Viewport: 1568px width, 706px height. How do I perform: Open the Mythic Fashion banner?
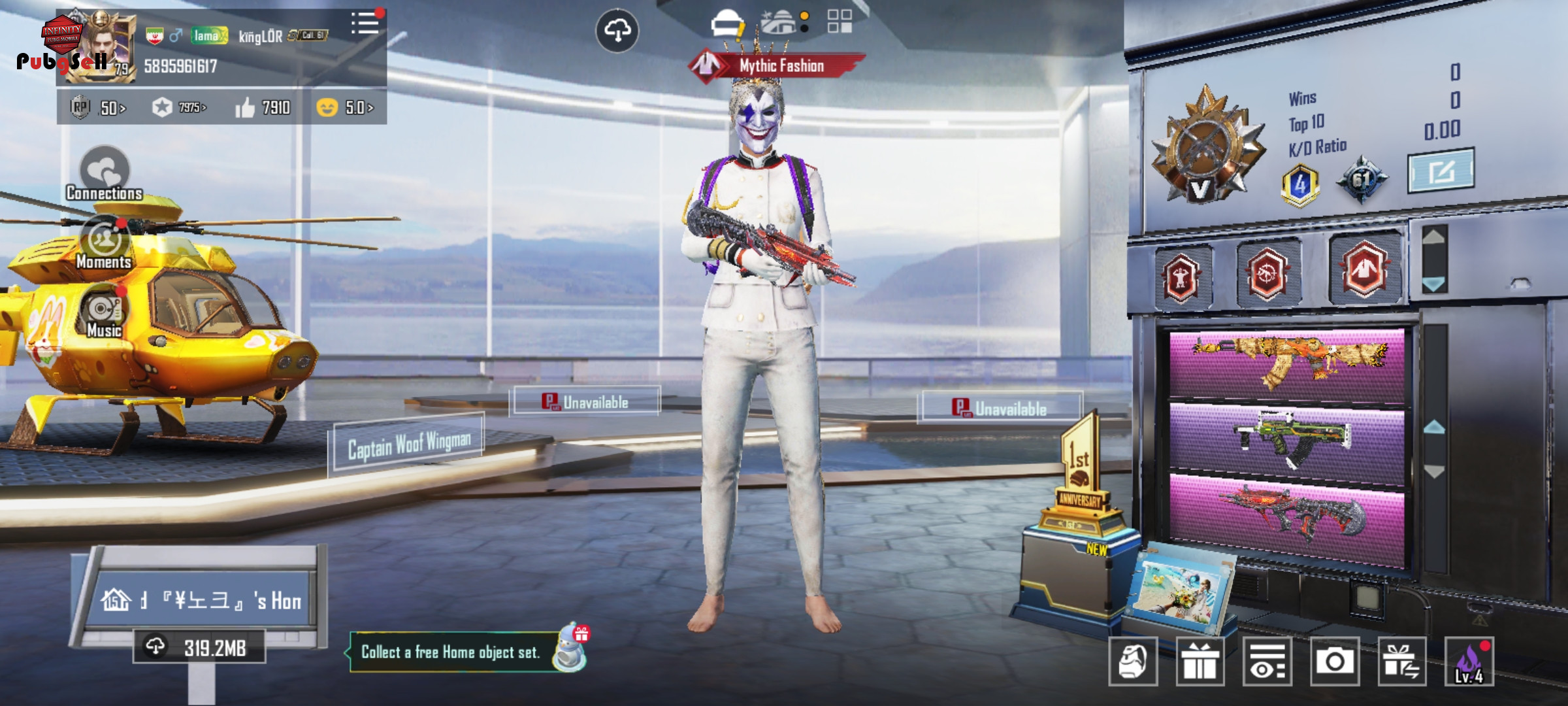click(777, 65)
